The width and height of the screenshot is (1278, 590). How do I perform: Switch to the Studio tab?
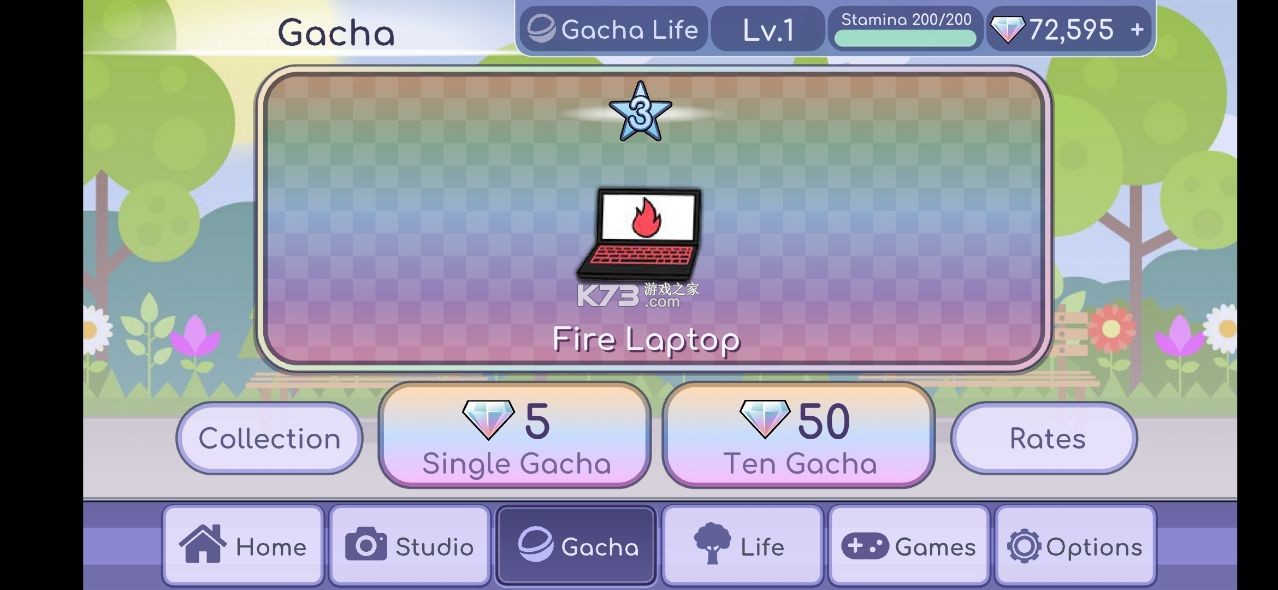[x=410, y=546]
